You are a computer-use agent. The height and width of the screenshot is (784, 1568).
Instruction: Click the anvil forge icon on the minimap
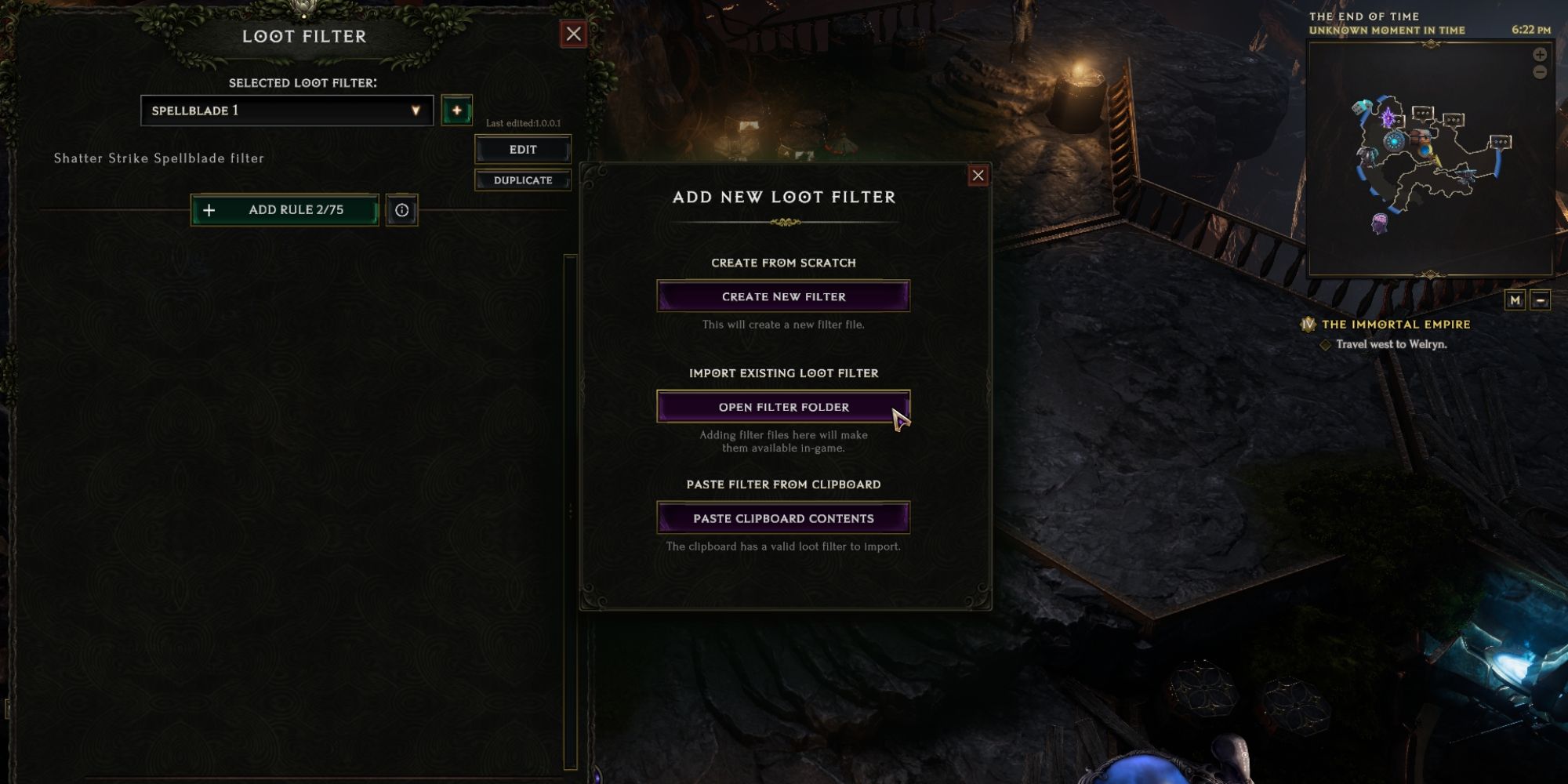1464,174
